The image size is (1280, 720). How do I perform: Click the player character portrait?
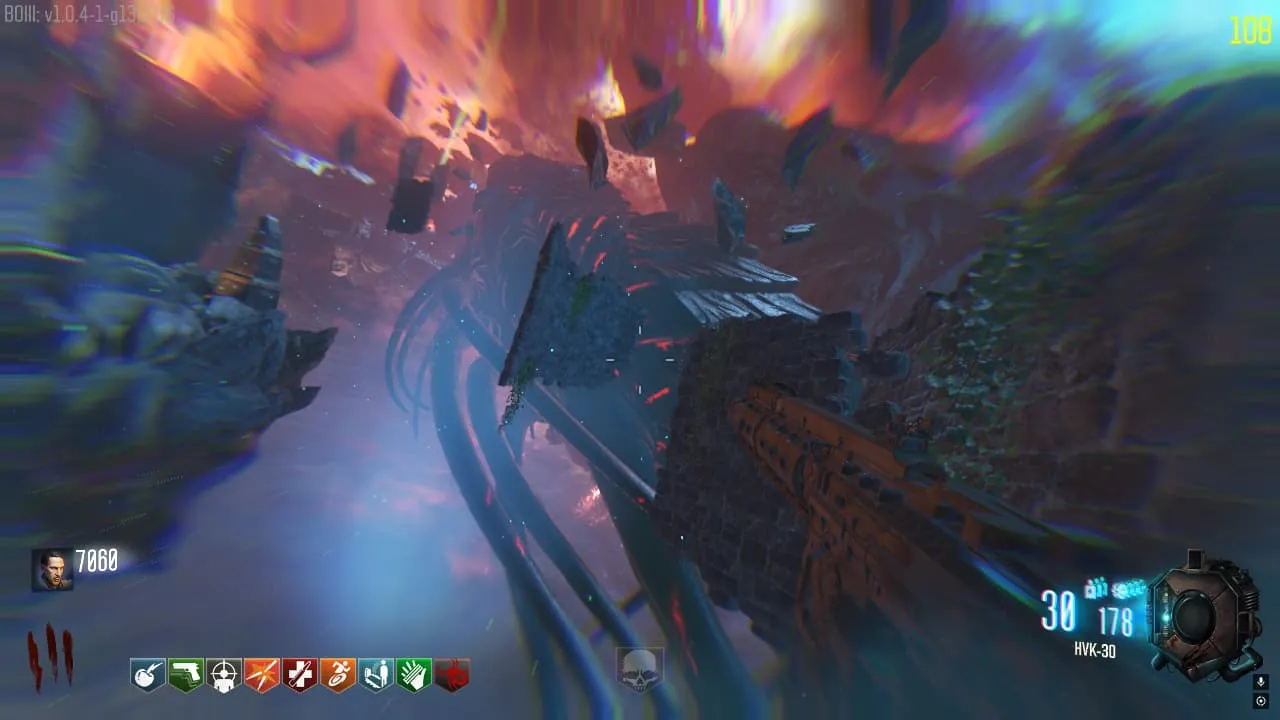point(52,569)
